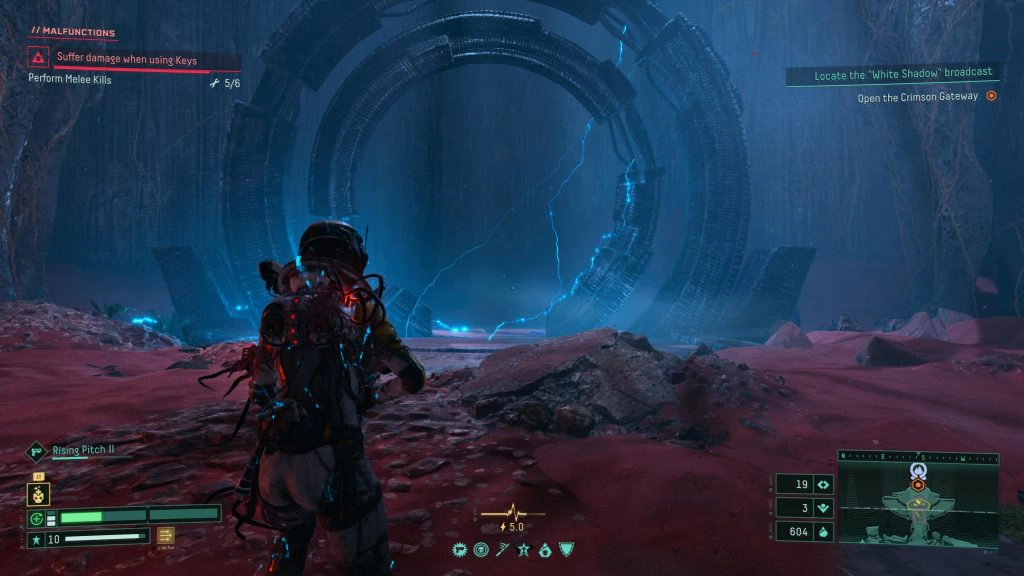Select the "Open the Crimson Gateway" sub-objective
This screenshot has width=1024, height=576.
(917, 97)
